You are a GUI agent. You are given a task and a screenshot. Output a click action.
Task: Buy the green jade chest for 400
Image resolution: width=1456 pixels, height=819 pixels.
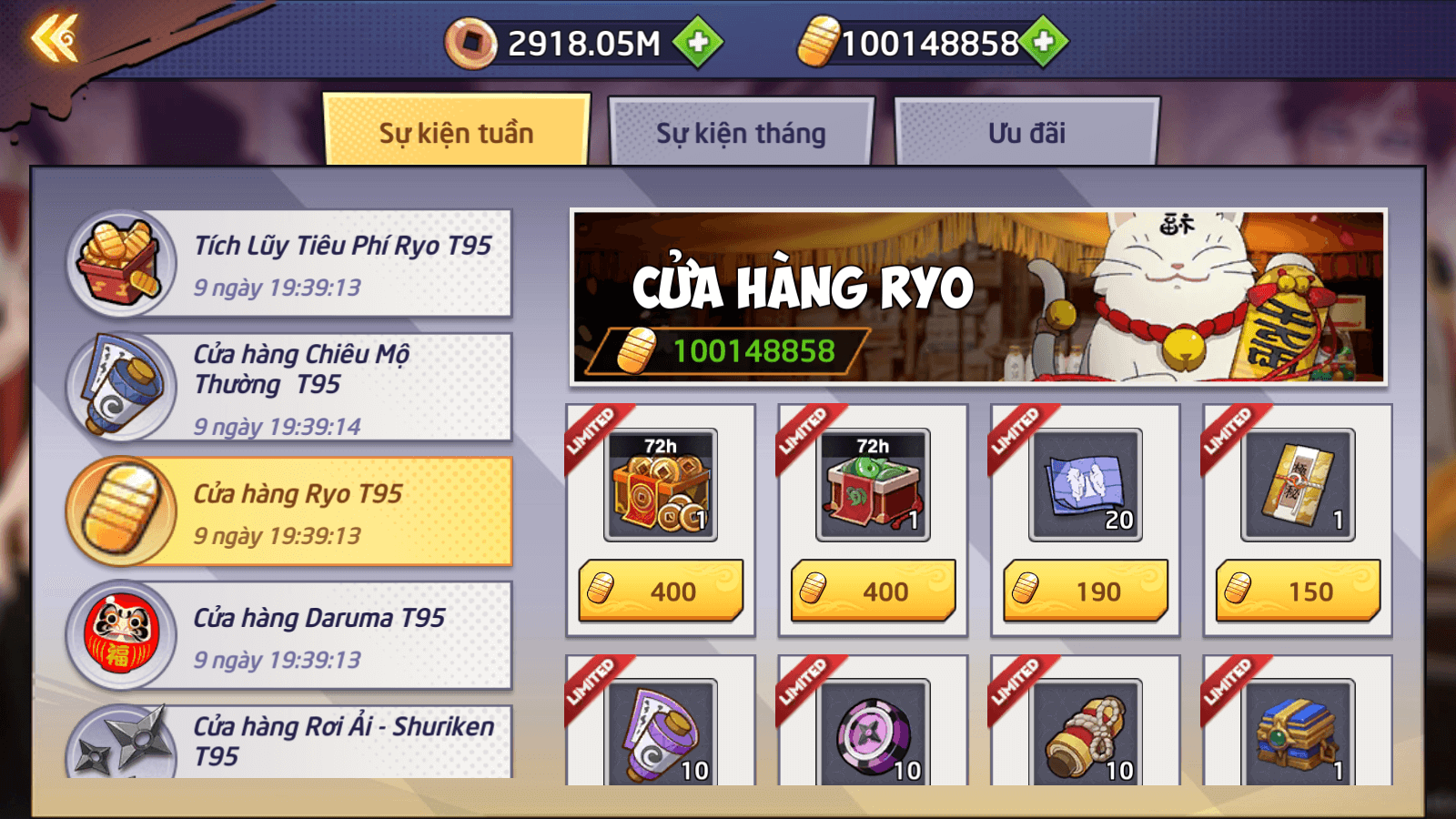[x=873, y=591]
